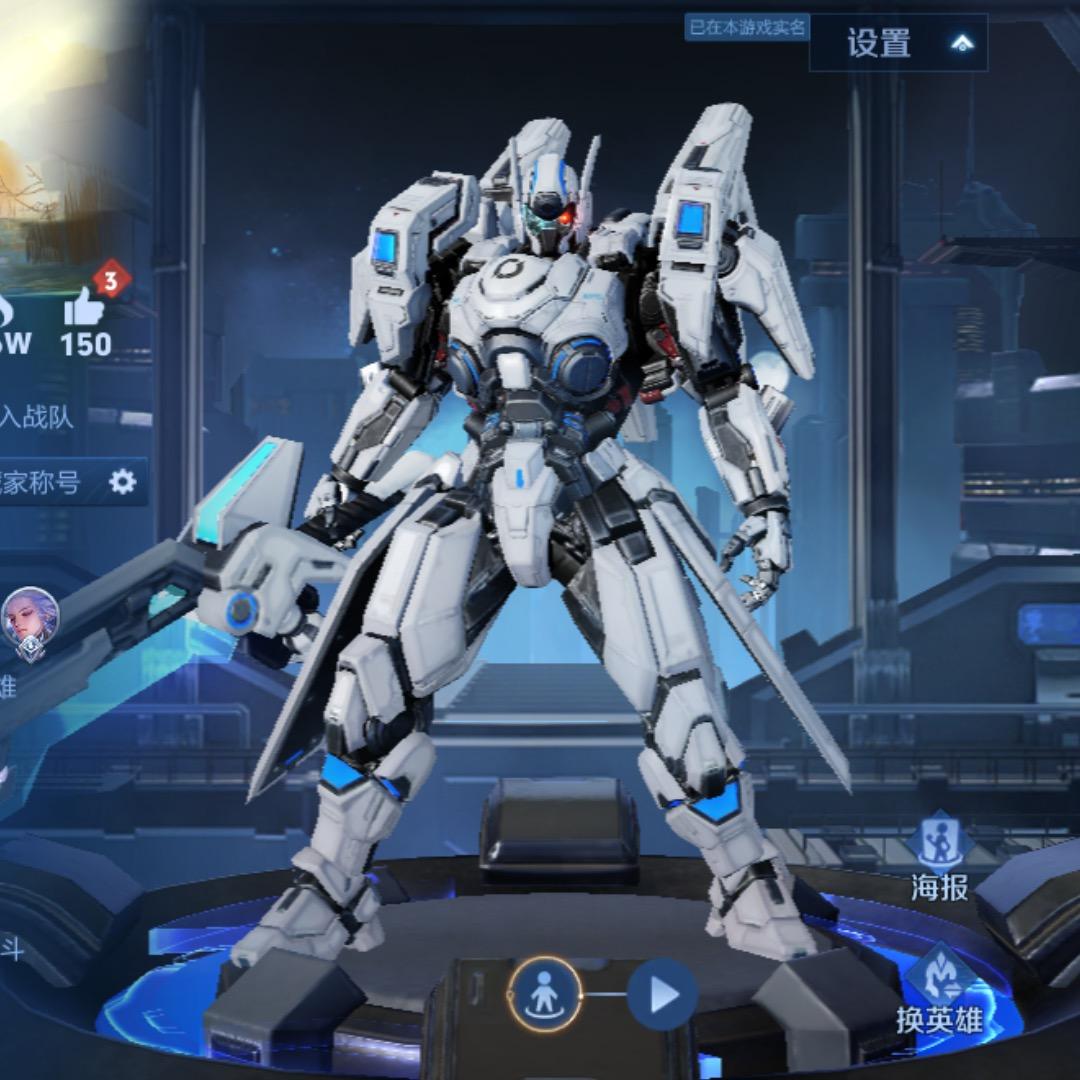The width and height of the screenshot is (1080, 1080).
Task: Open the title settings gear
Action: 122,482
